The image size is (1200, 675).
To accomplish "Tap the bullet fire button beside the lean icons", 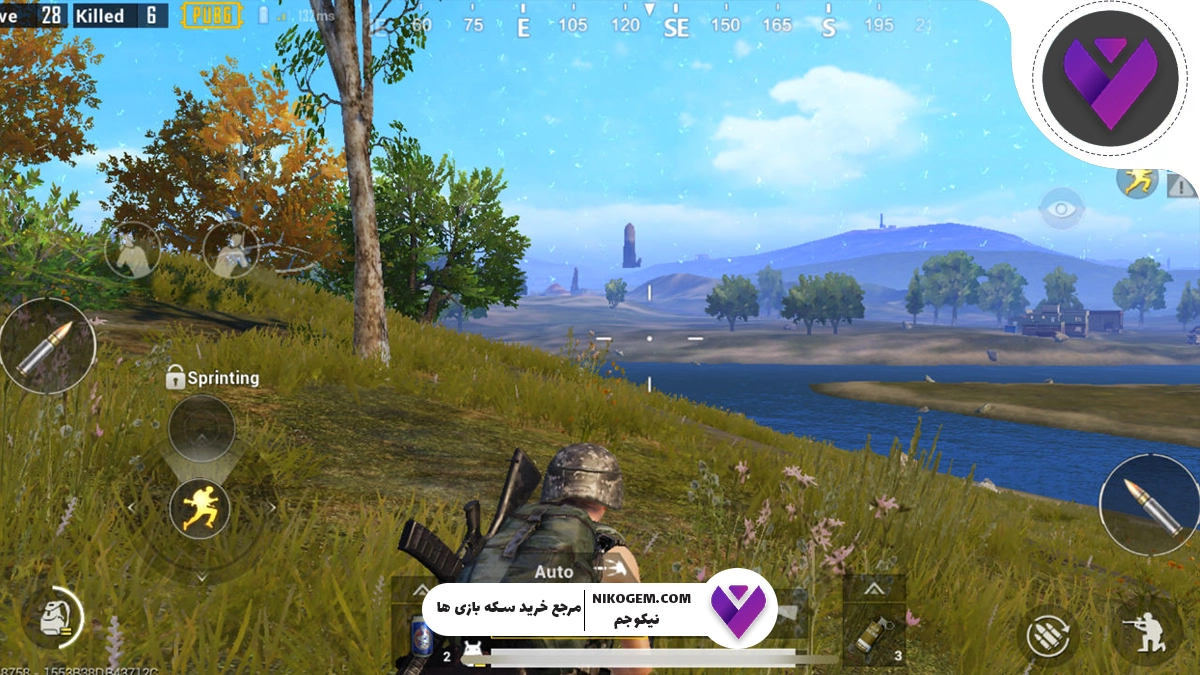I will [x=47, y=345].
